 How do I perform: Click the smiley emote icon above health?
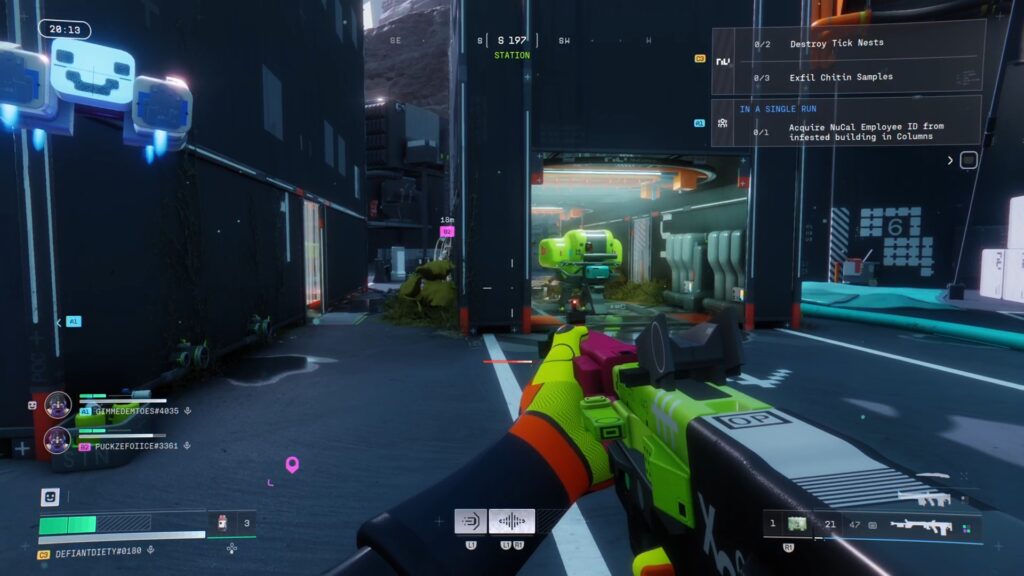click(49, 496)
